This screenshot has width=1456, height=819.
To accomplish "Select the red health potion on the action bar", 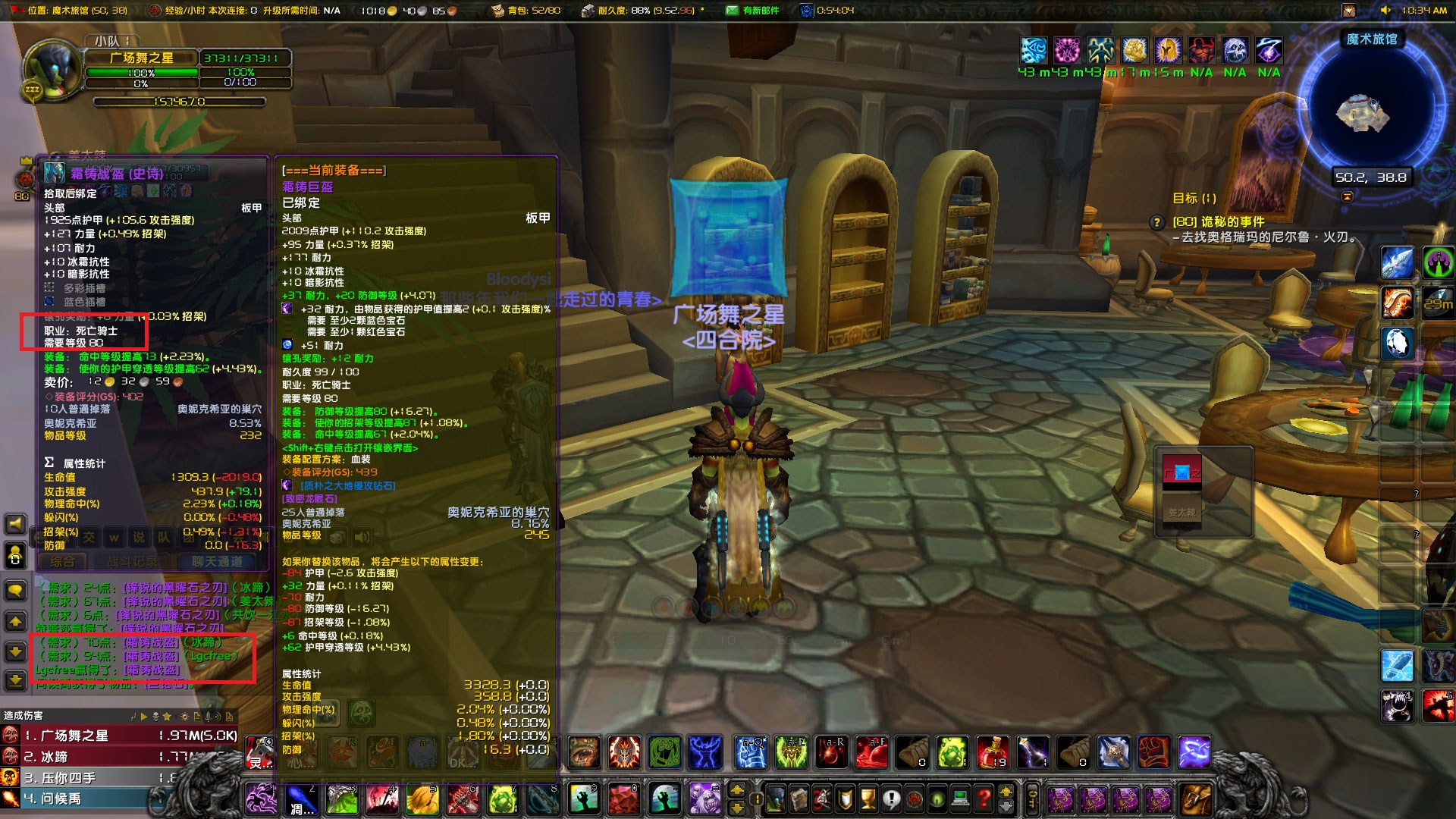I will click(x=993, y=752).
